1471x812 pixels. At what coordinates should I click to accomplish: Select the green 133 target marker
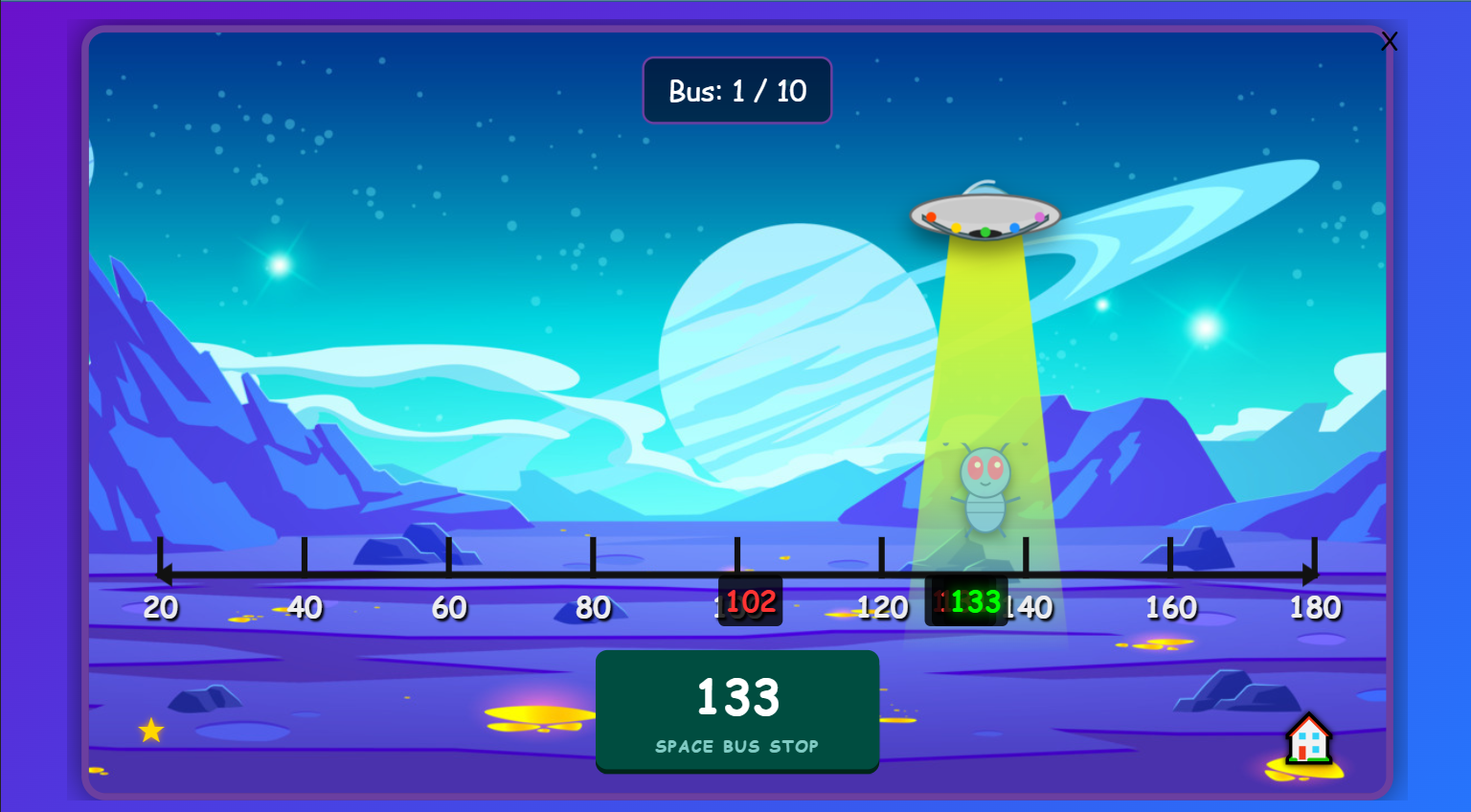tap(966, 601)
